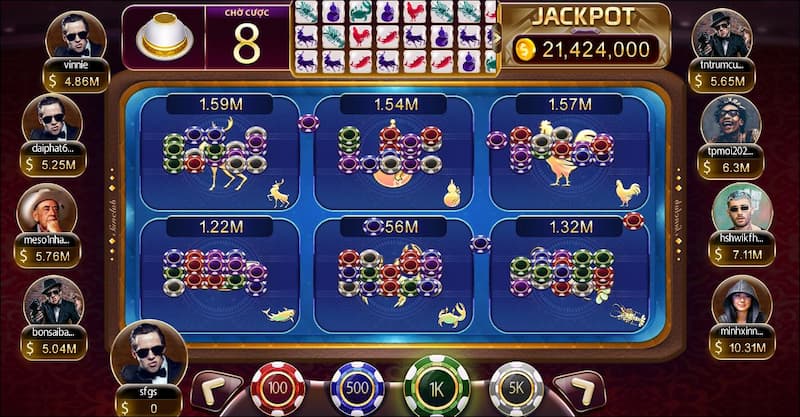The image size is (800, 417).
Task: Select the fish betting panel
Action: pos(220,274)
